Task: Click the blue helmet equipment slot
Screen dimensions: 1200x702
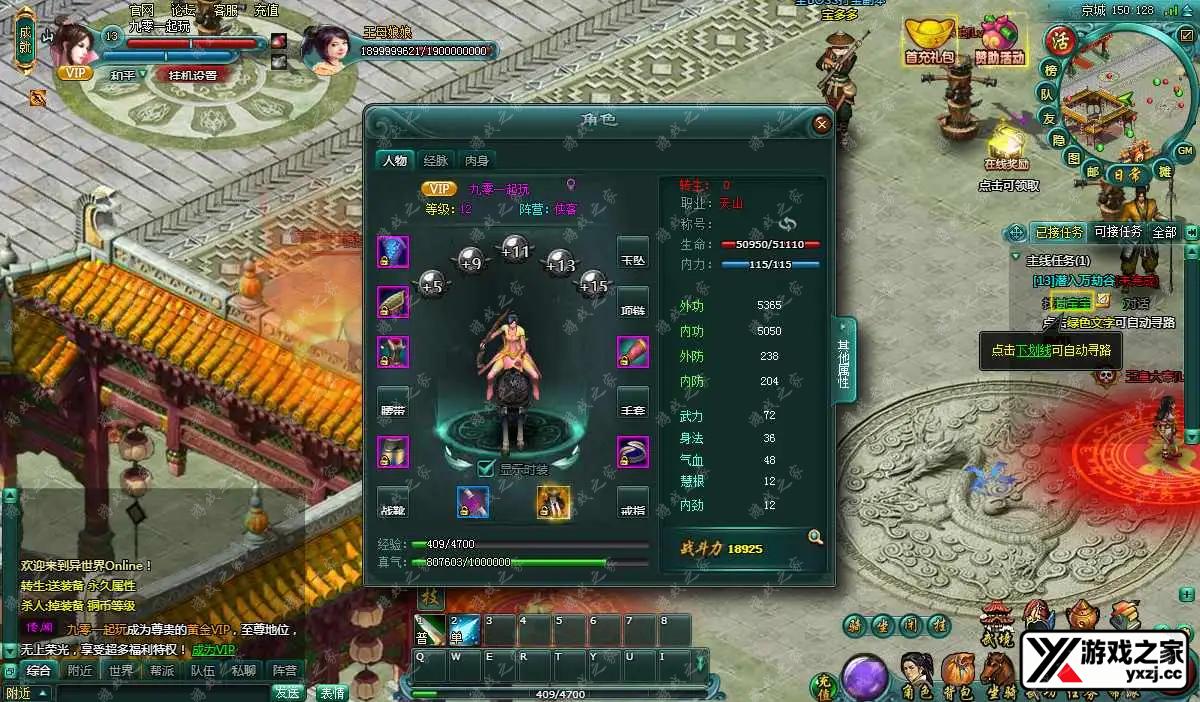Action: [x=392, y=252]
